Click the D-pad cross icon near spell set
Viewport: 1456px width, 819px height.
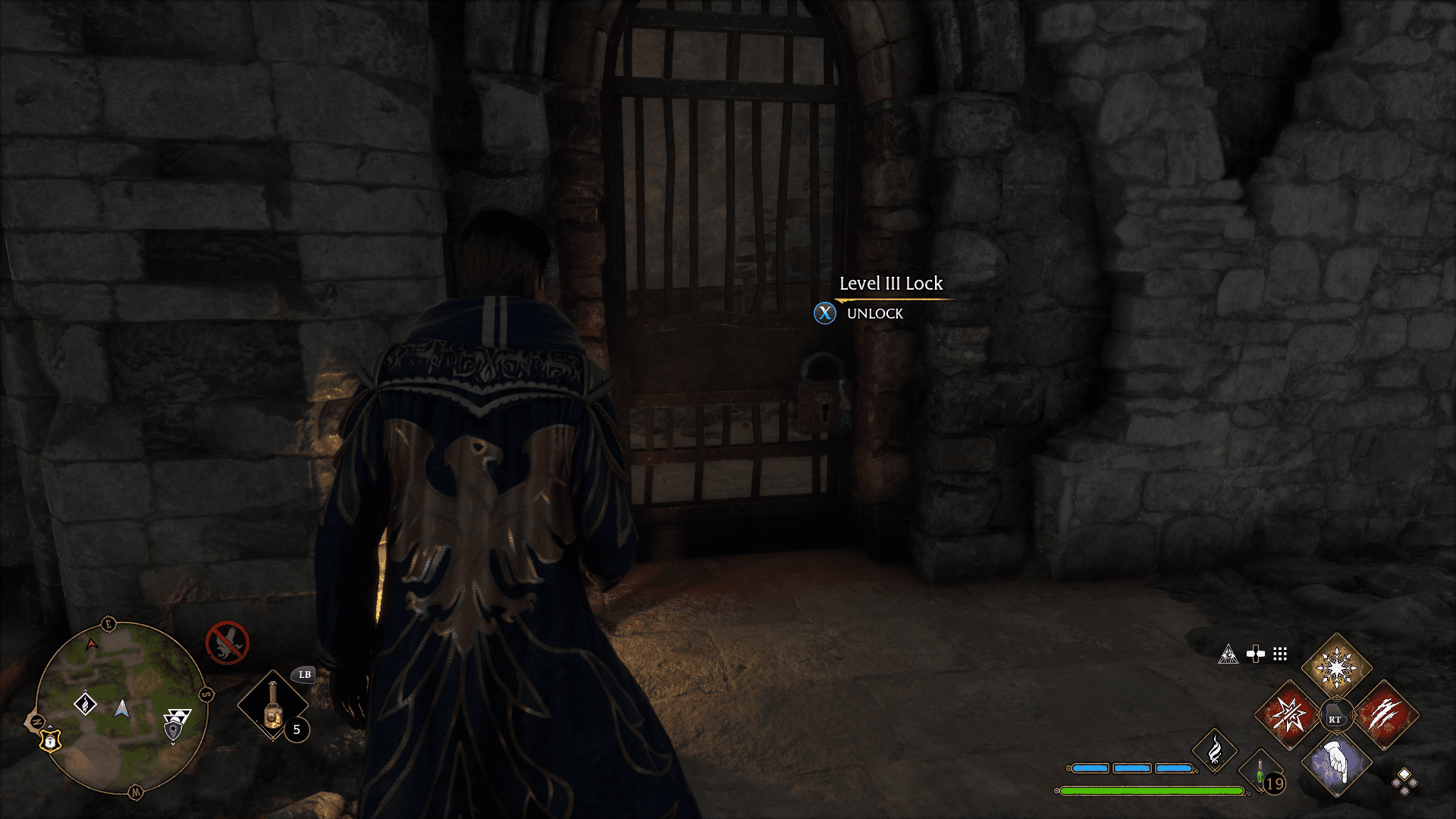pyautogui.click(x=1256, y=653)
